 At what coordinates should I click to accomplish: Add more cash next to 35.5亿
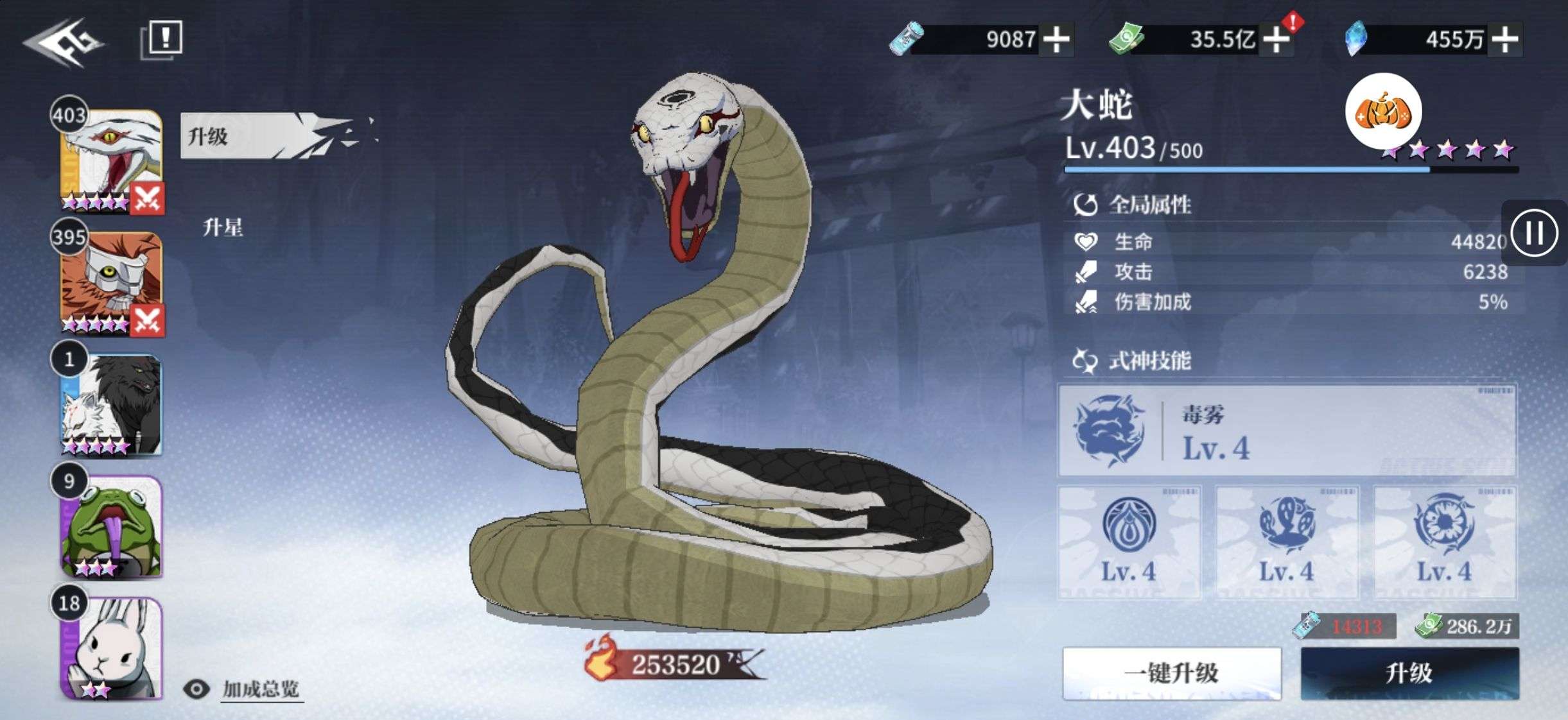tap(1276, 40)
